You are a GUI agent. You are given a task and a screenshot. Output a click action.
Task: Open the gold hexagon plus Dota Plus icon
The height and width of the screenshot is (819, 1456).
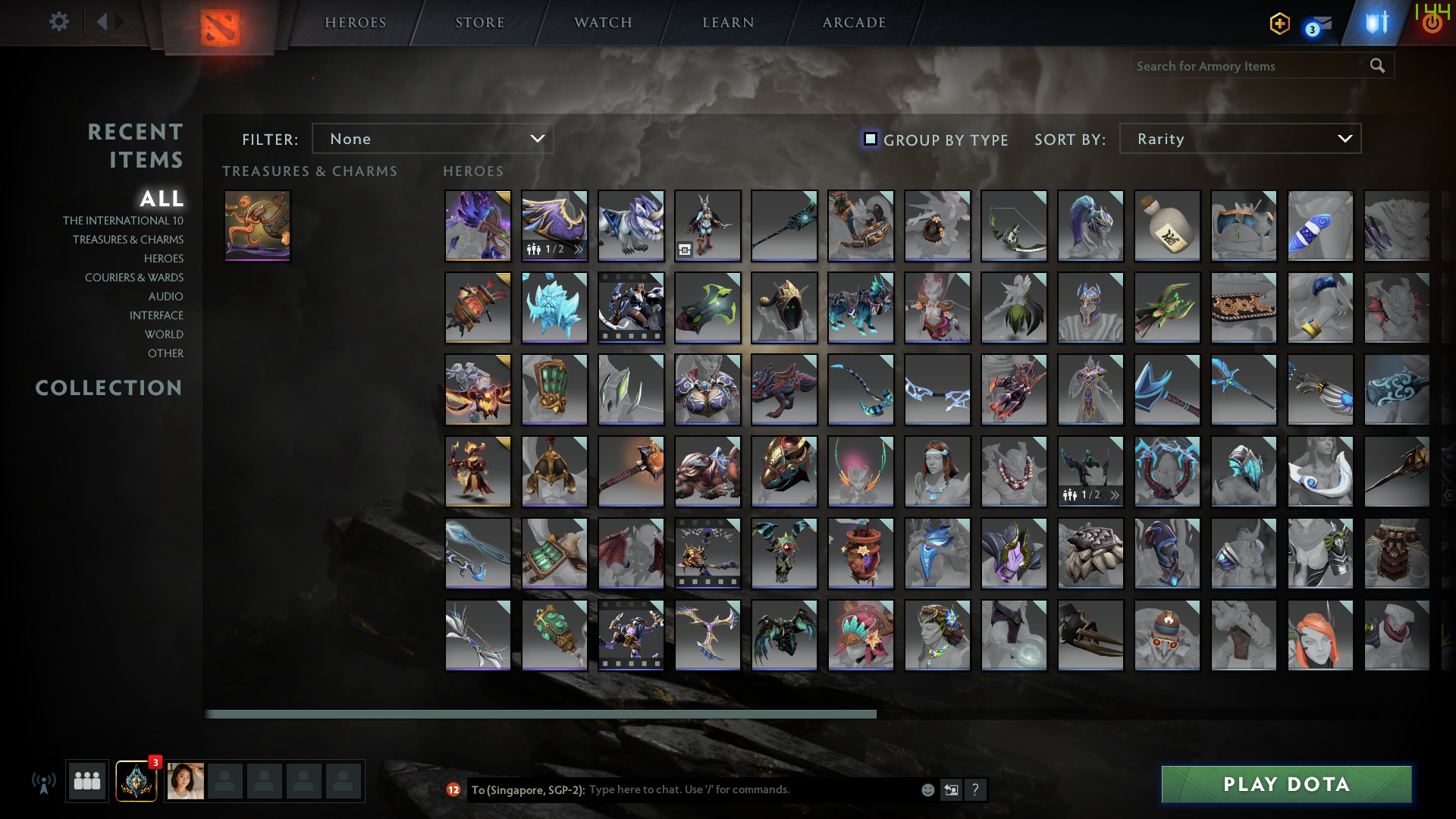click(x=1279, y=24)
